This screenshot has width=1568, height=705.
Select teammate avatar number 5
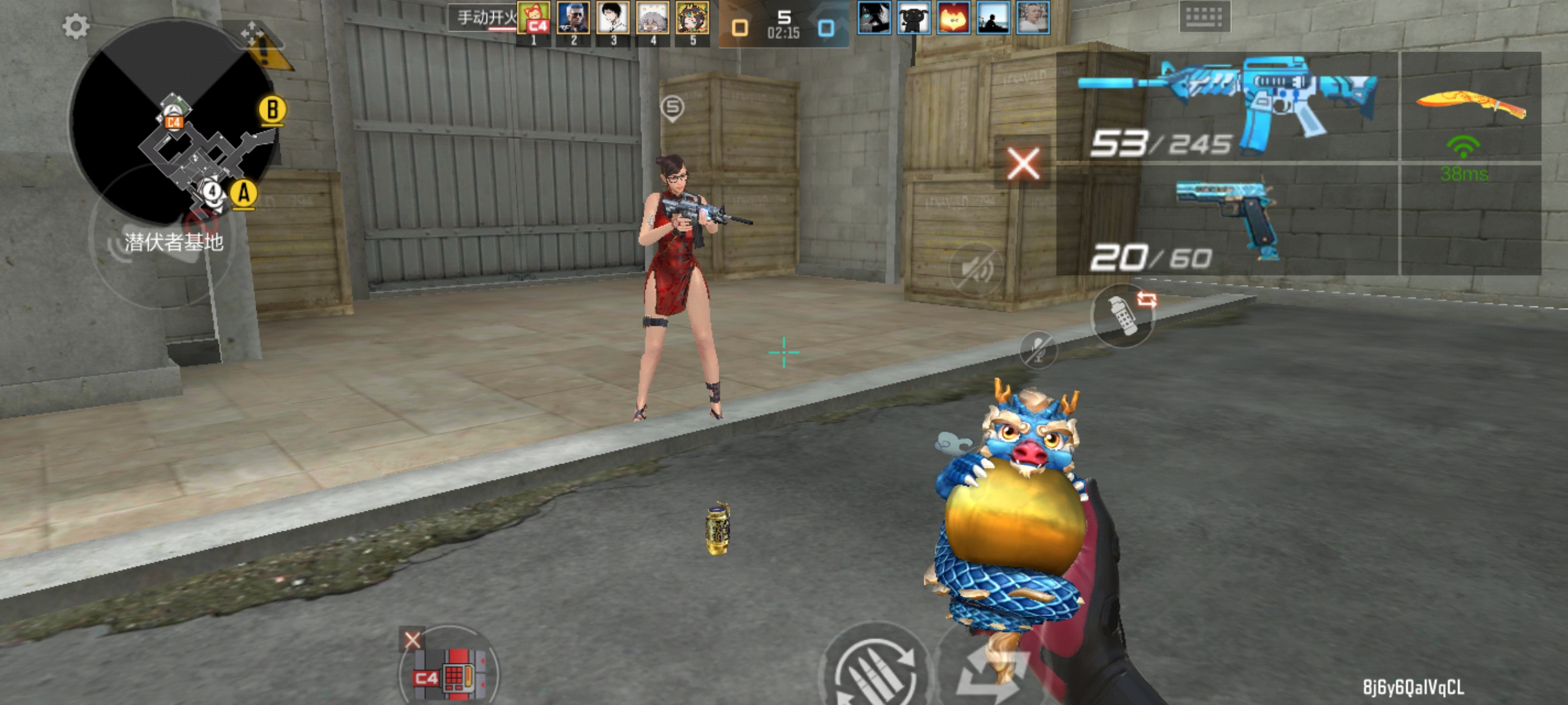point(692,18)
